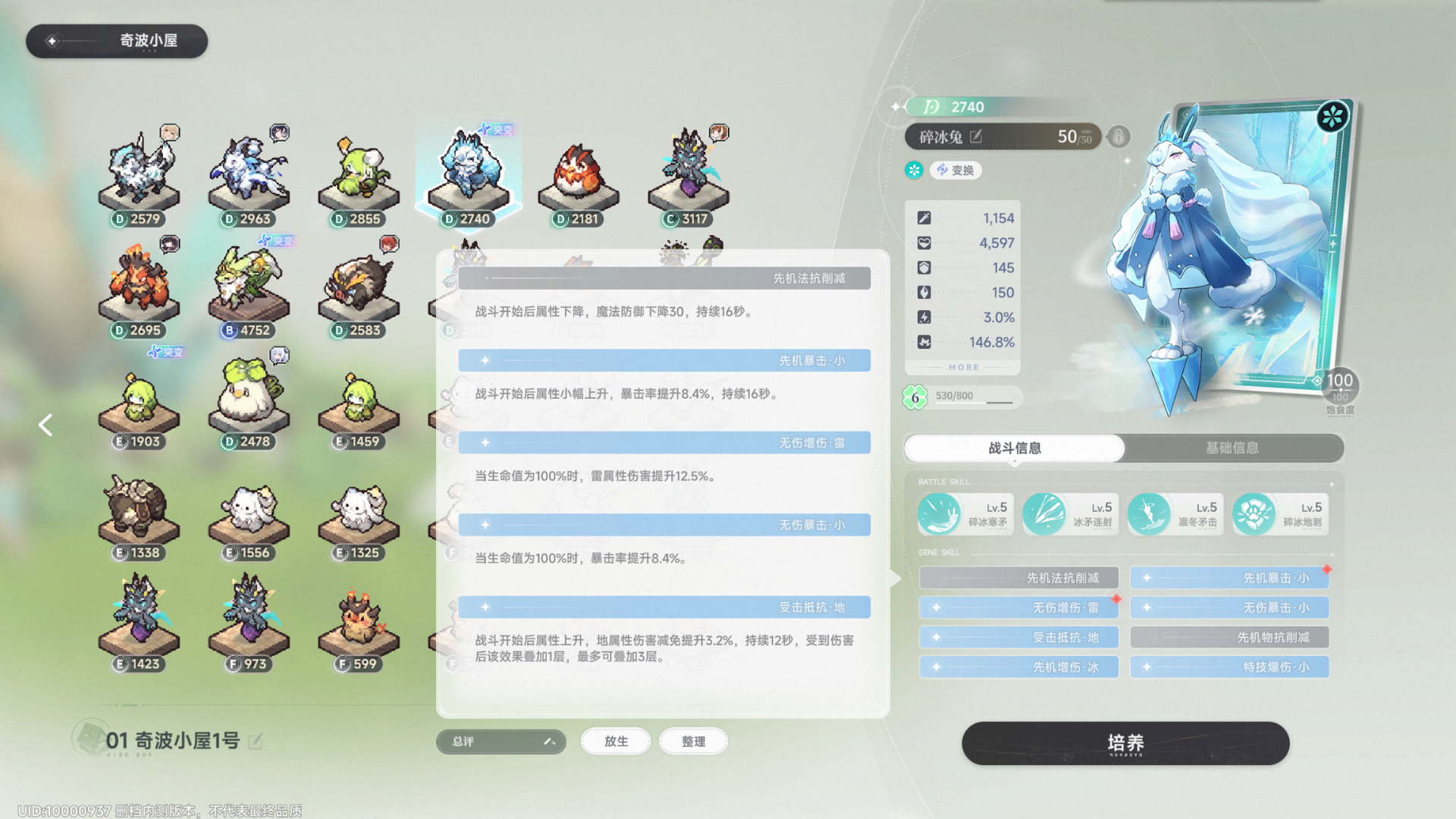This screenshot has height=819, width=1456.
Task: Inspect the 碎冰地刺 battle skill
Action: [x=1280, y=514]
